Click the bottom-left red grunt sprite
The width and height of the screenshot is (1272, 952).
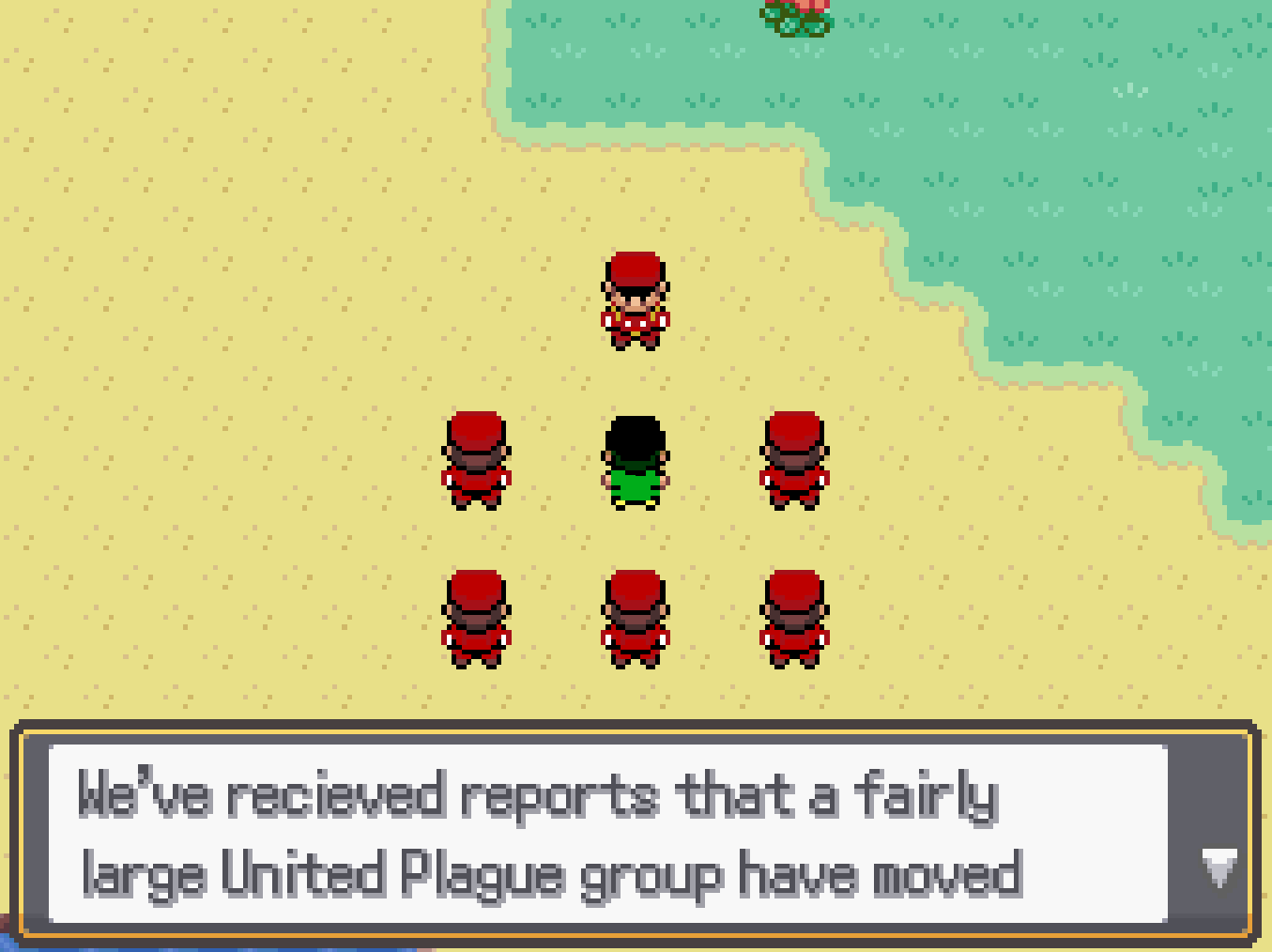coord(477,620)
